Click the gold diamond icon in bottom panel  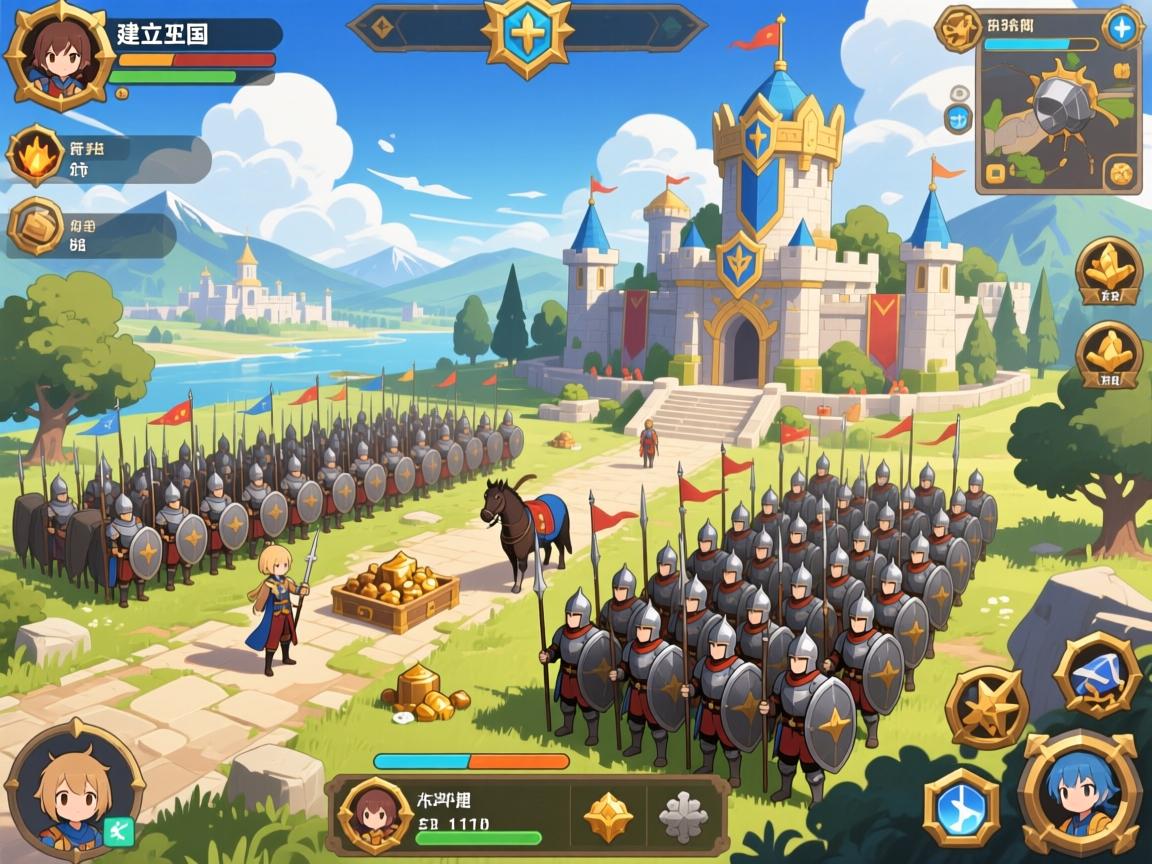608,816
